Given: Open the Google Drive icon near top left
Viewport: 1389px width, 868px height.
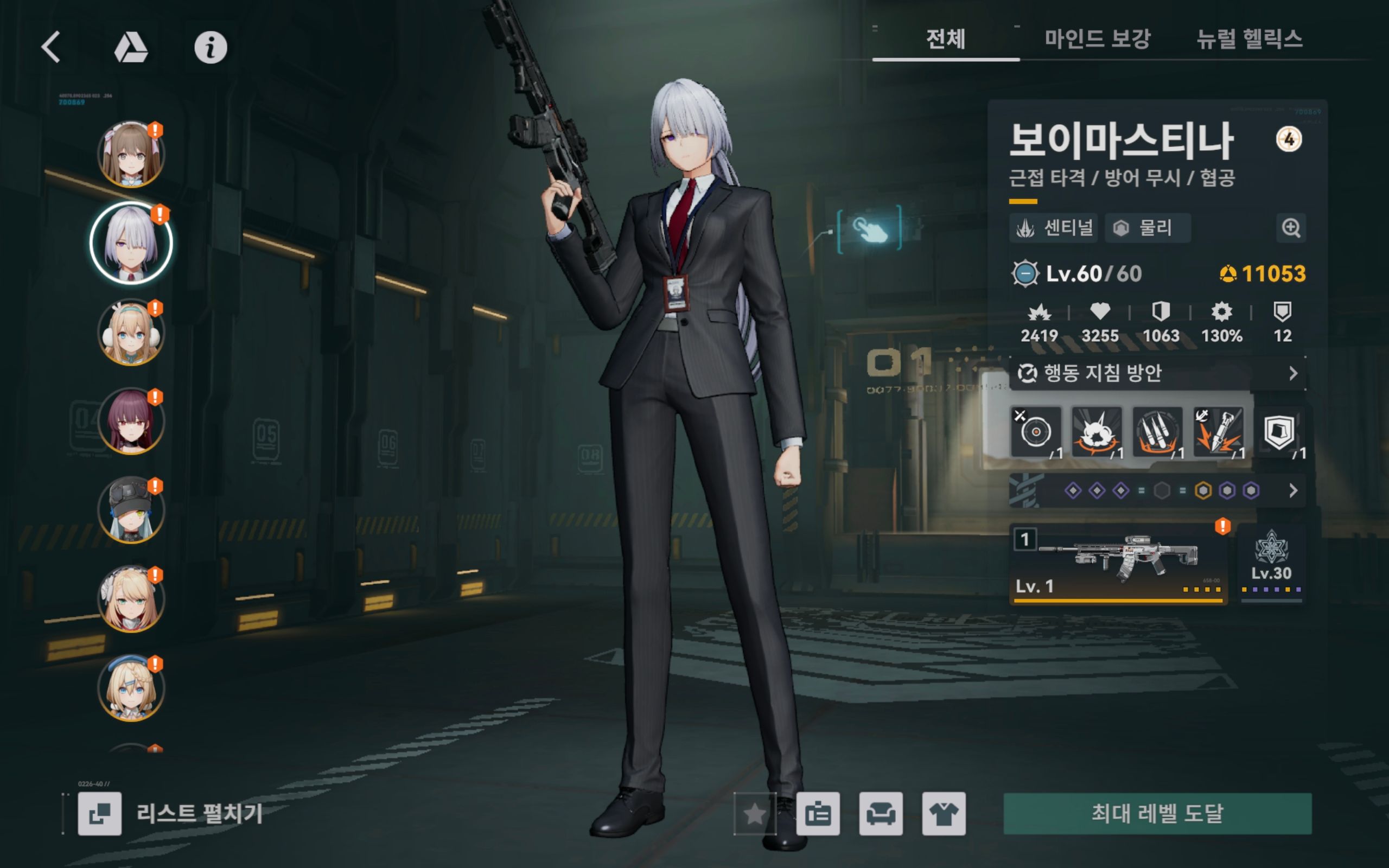Looking at the screenshot, I should [130, 47].
